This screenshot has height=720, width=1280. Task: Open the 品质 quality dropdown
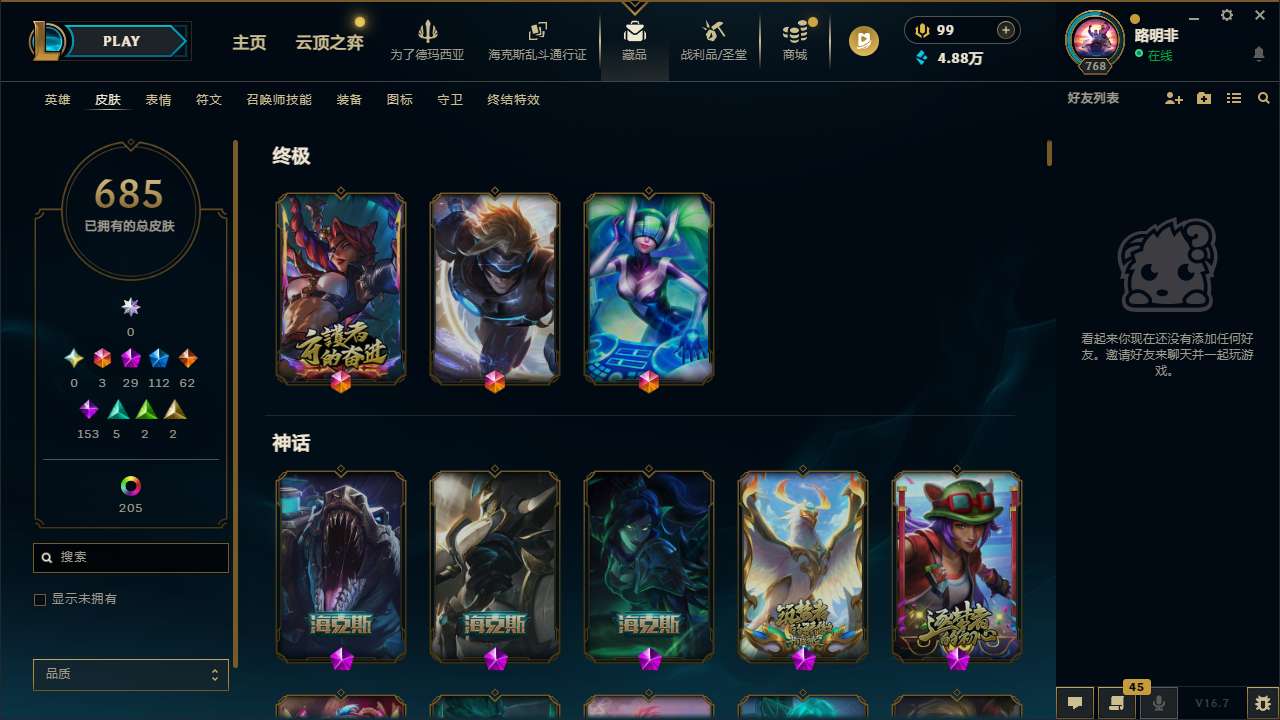click(130, 674)
